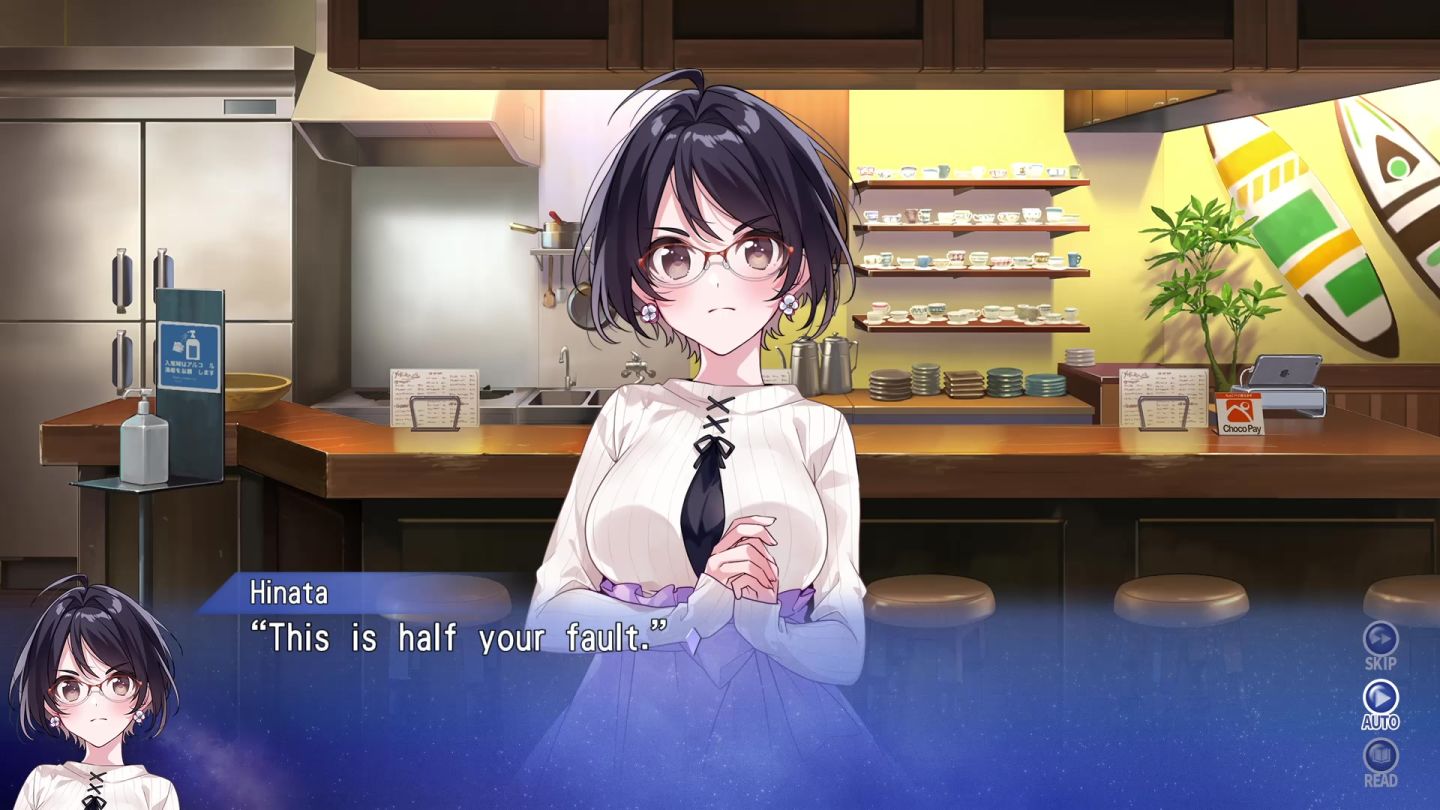1440x810 pixels.
Task: Click the double-arrow symbol inside SKIP button
Action: pos(1381,637)
